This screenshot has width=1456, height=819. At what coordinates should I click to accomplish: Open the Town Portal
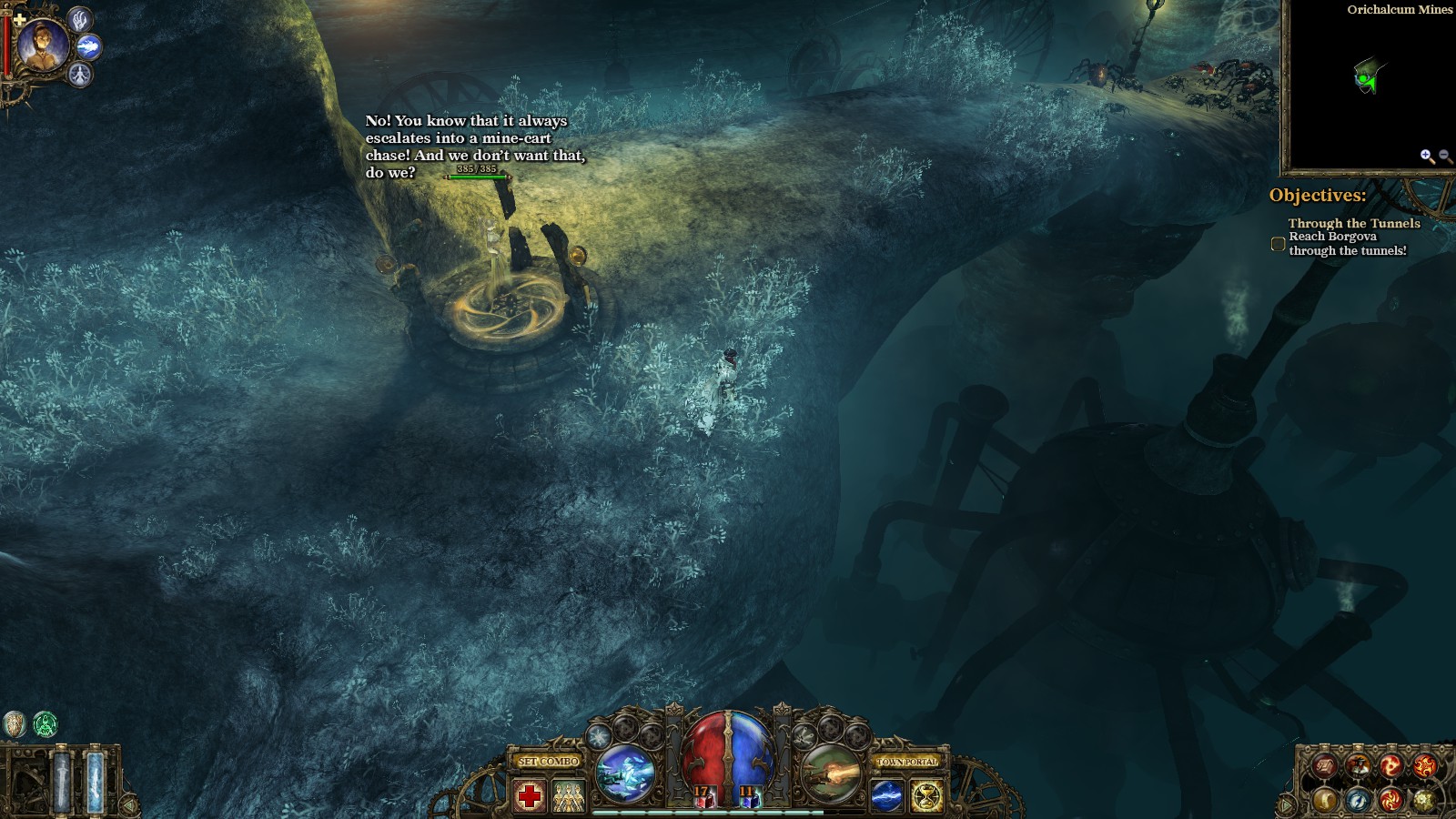click(907, 762)
